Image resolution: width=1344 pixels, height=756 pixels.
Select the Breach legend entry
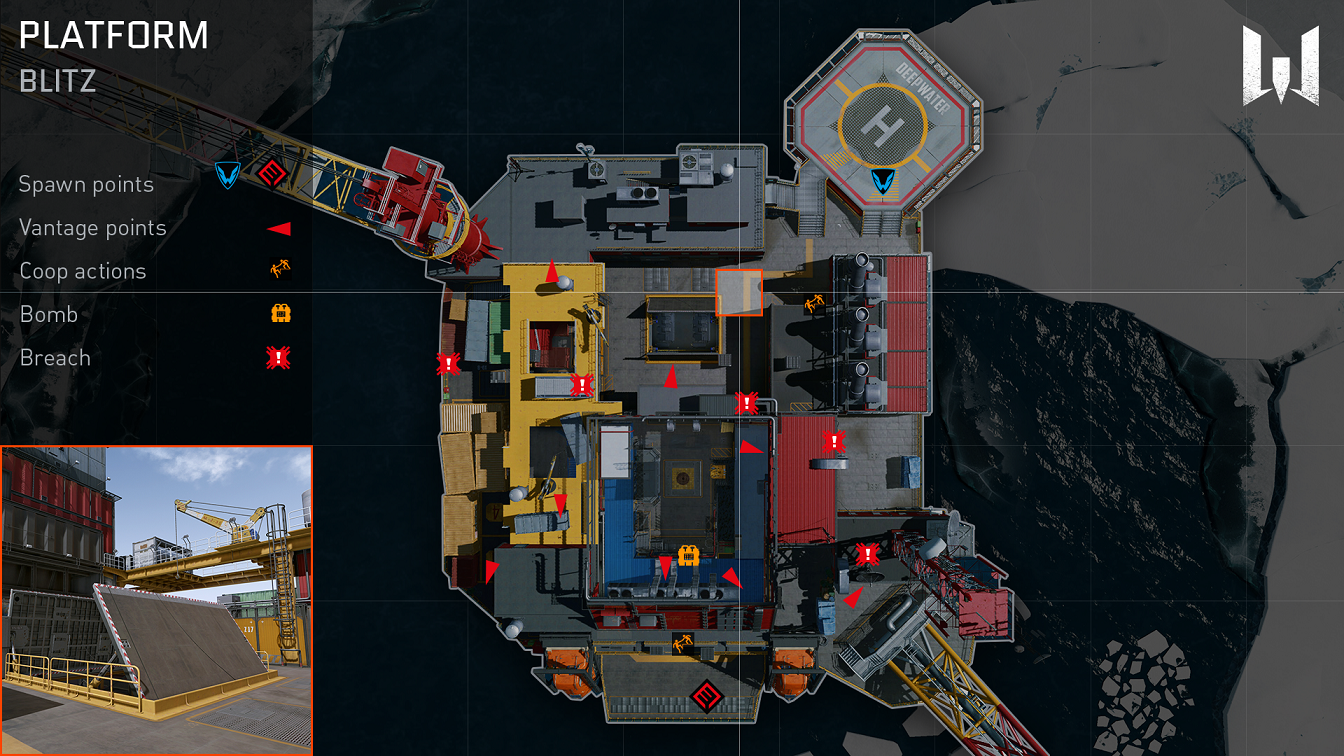55,358
